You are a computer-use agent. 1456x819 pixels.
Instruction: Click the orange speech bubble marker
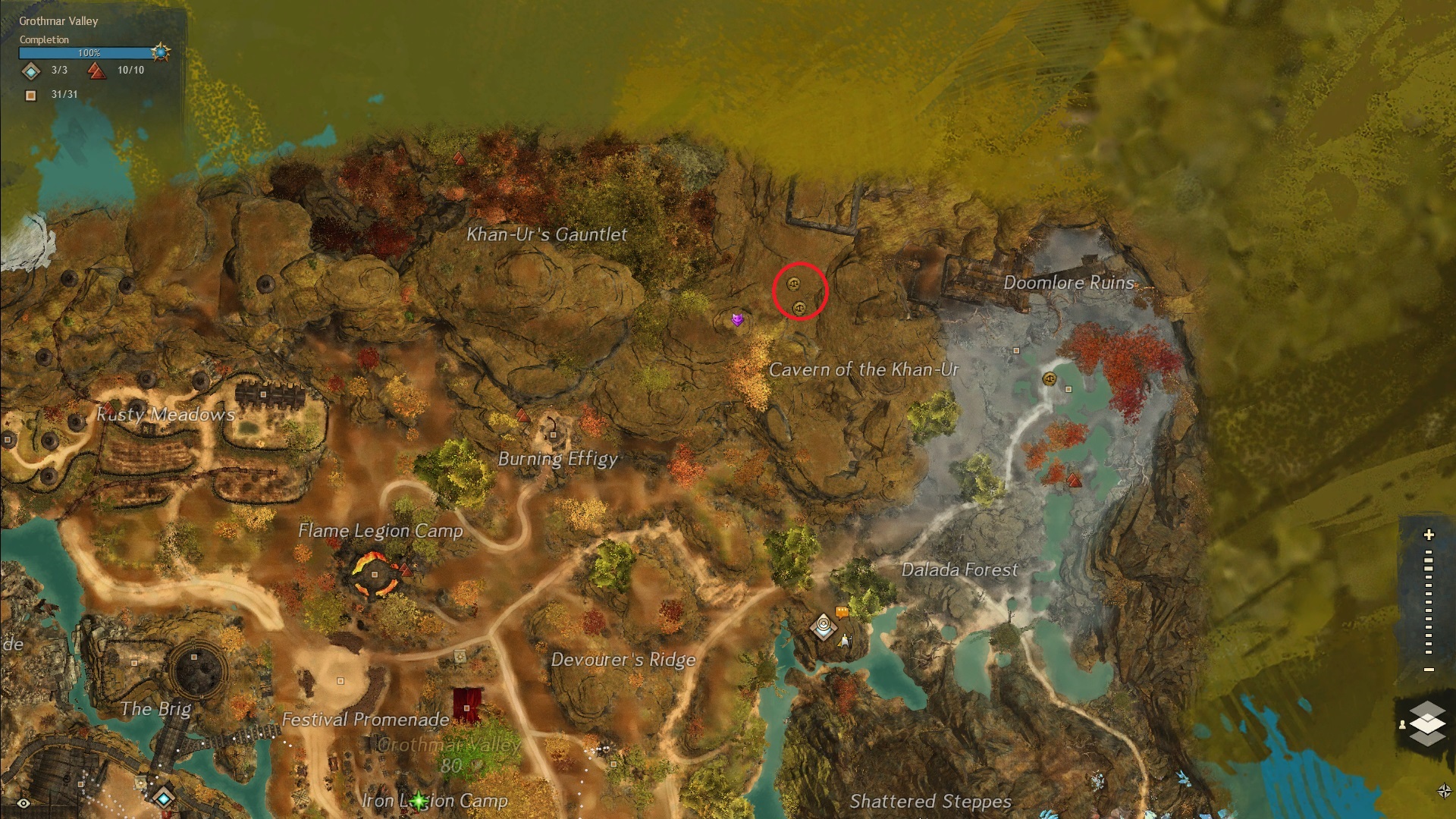point(842,611)
